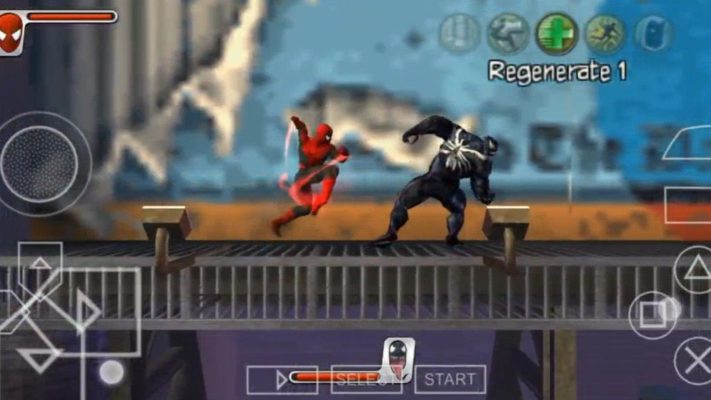Choose the flexing arm ability icon
The width and height of the screenshot is (711, 400).
pyautogui.click(x=508, y=34)
